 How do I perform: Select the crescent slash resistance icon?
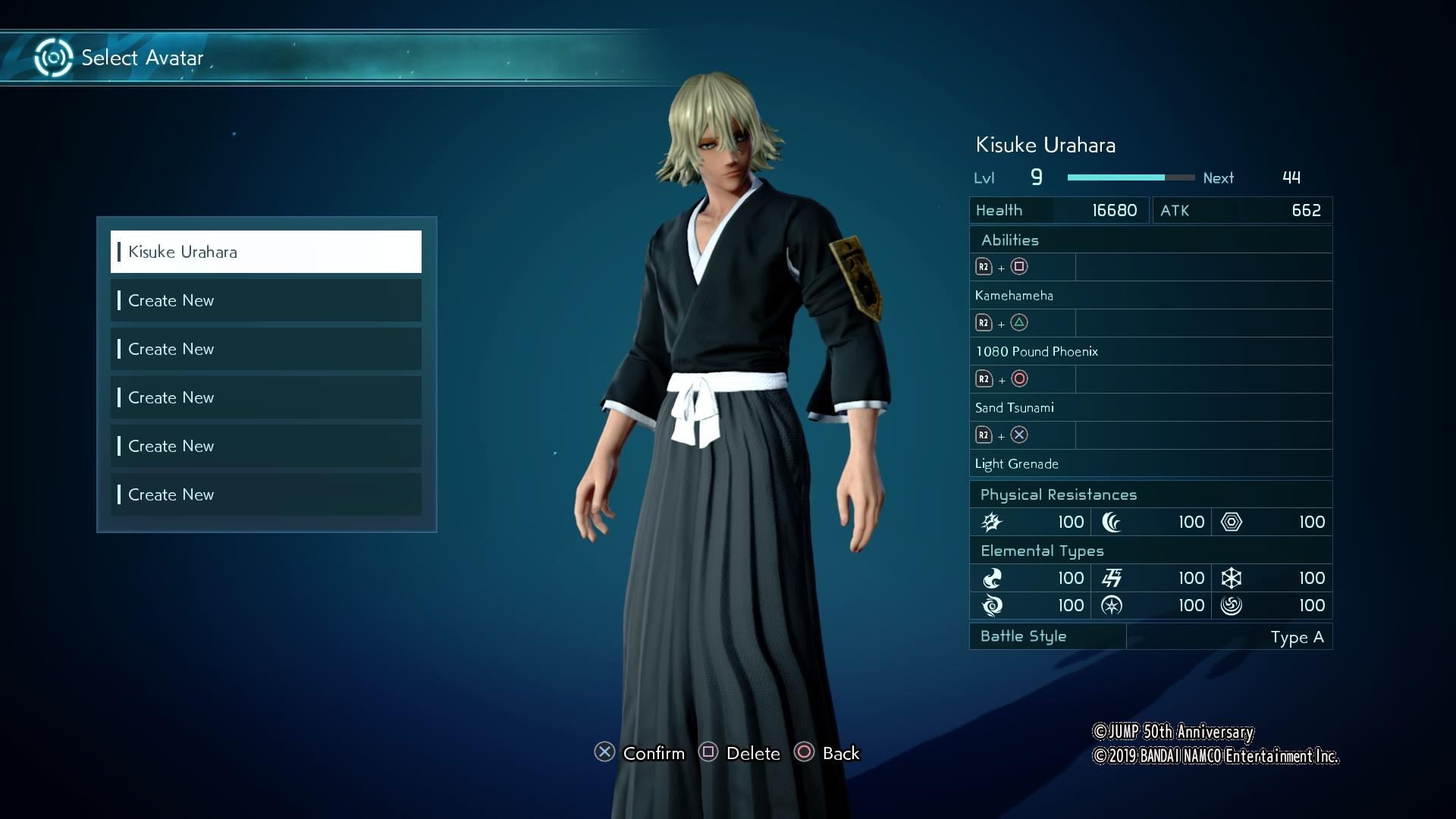pyautogui.click(x=1110, y=522)
